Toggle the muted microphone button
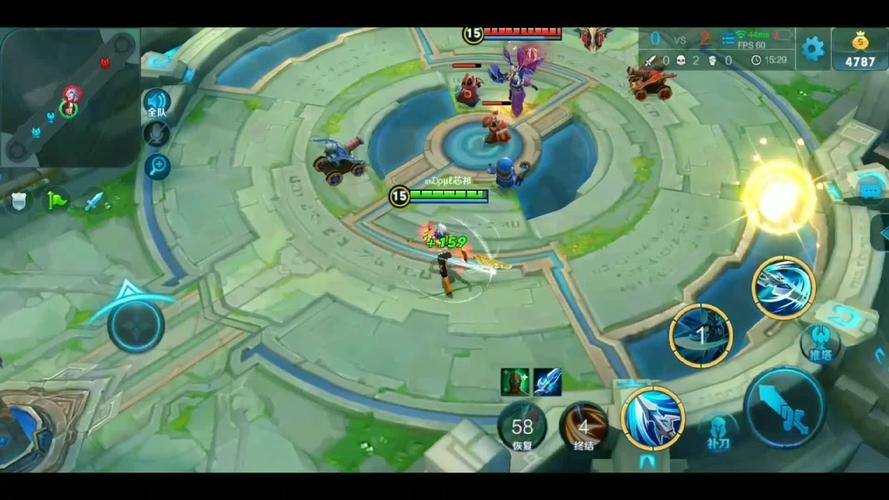The image size is (889, 500). click(157, 136)
